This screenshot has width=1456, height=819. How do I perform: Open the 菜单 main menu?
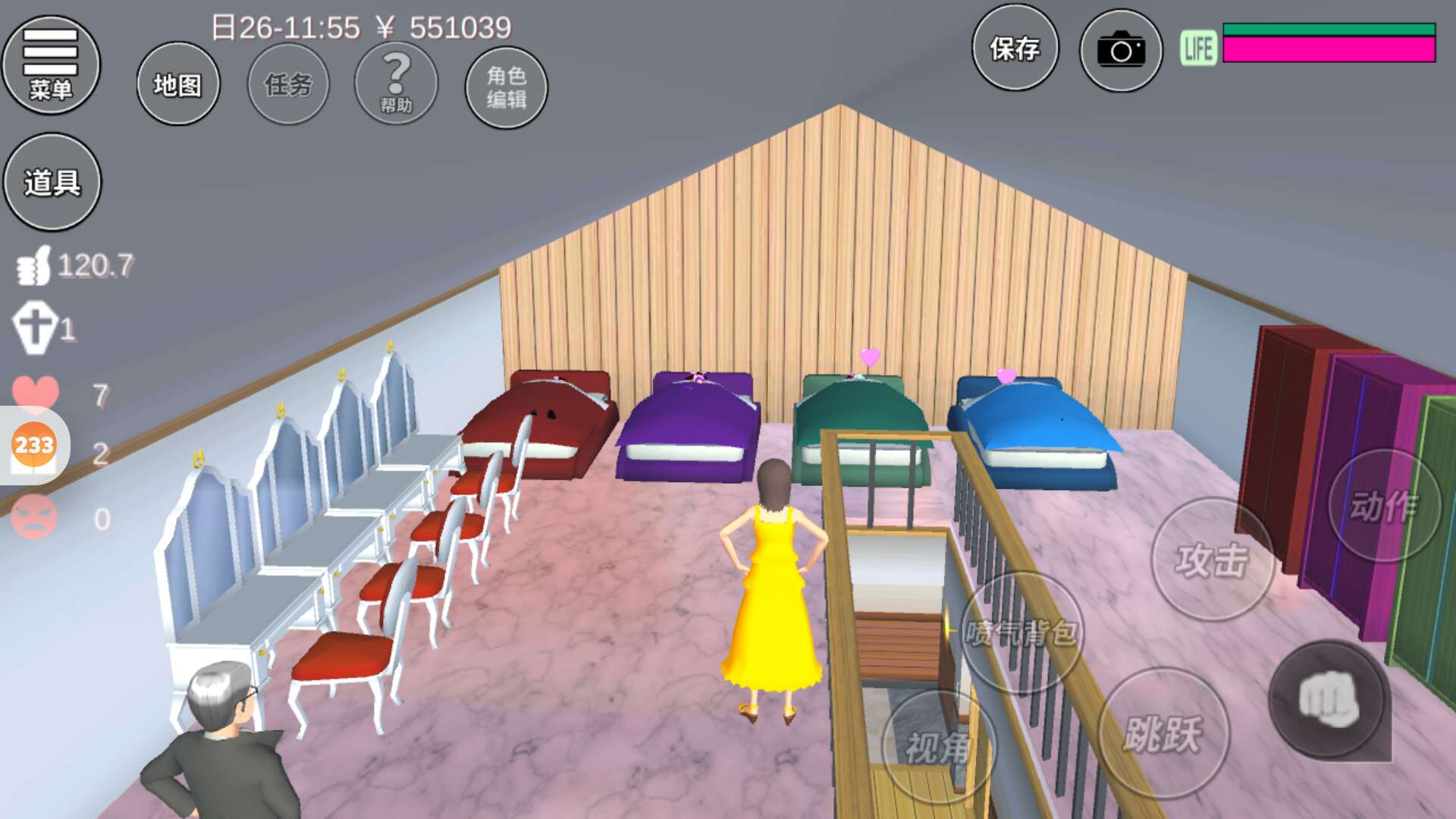tap(51, 65)
